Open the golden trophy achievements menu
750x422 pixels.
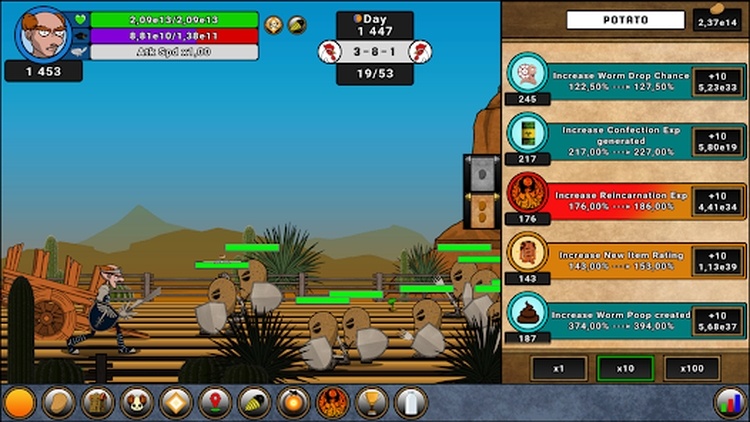[x=371, y=403]
